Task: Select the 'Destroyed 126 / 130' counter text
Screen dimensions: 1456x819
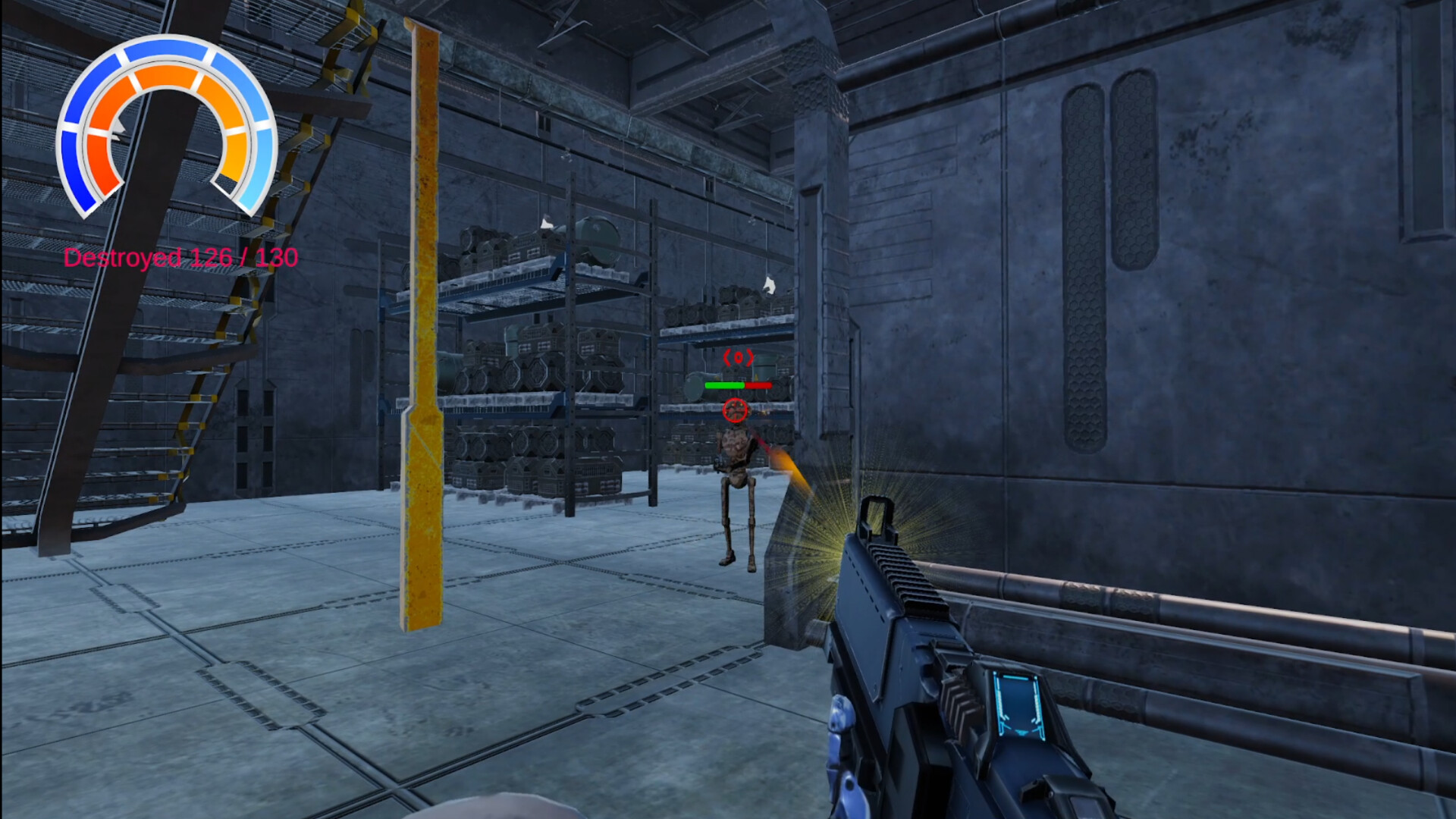Action: click(x=182, y=258)
